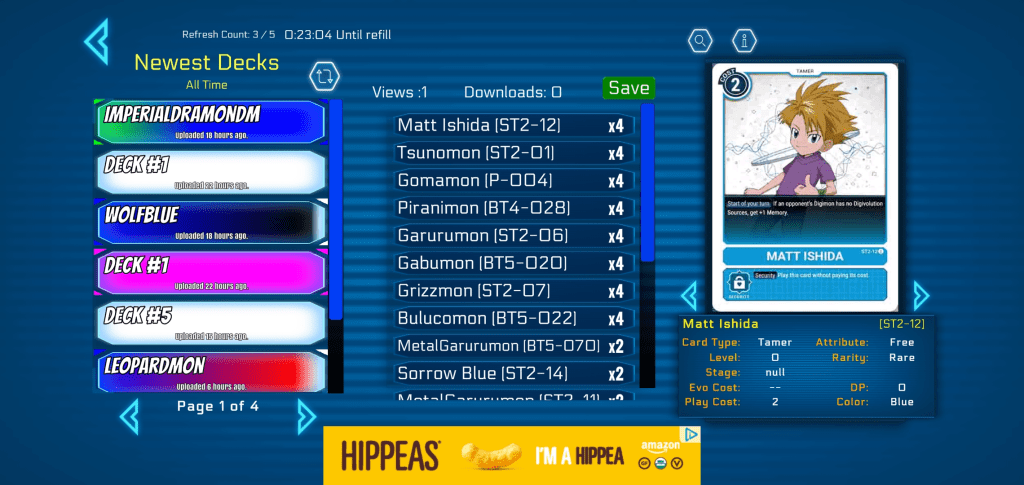Go back using the top-left arrow

pos(96,41)
